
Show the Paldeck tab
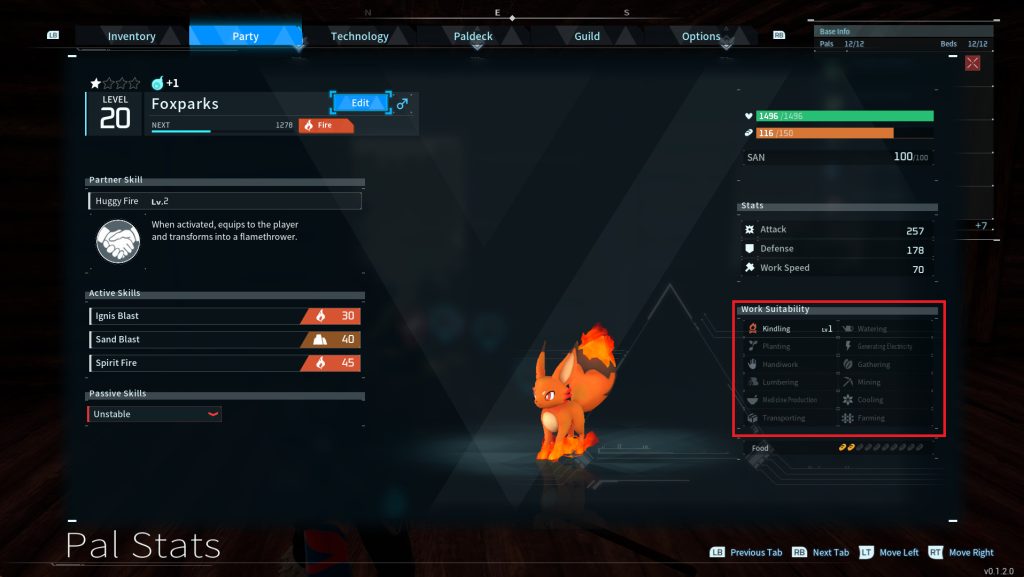click(x=474, y=36)
